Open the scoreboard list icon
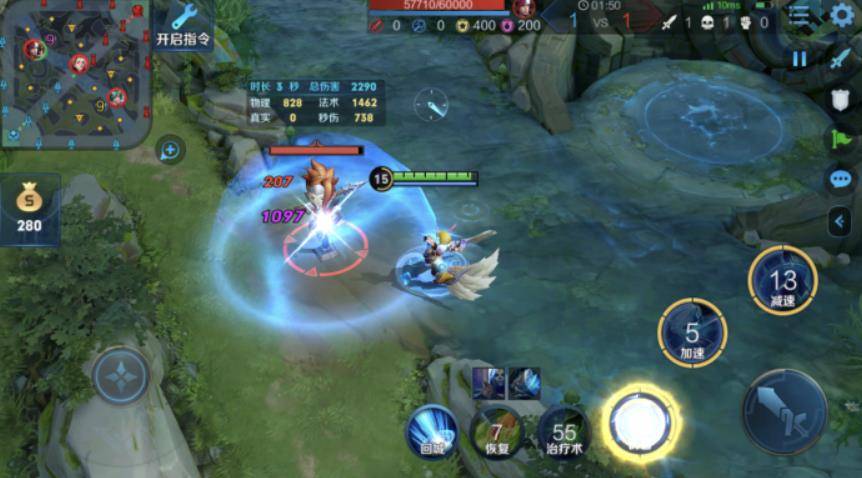The width and height of the screenshot is (862, 478). (798, 16)
